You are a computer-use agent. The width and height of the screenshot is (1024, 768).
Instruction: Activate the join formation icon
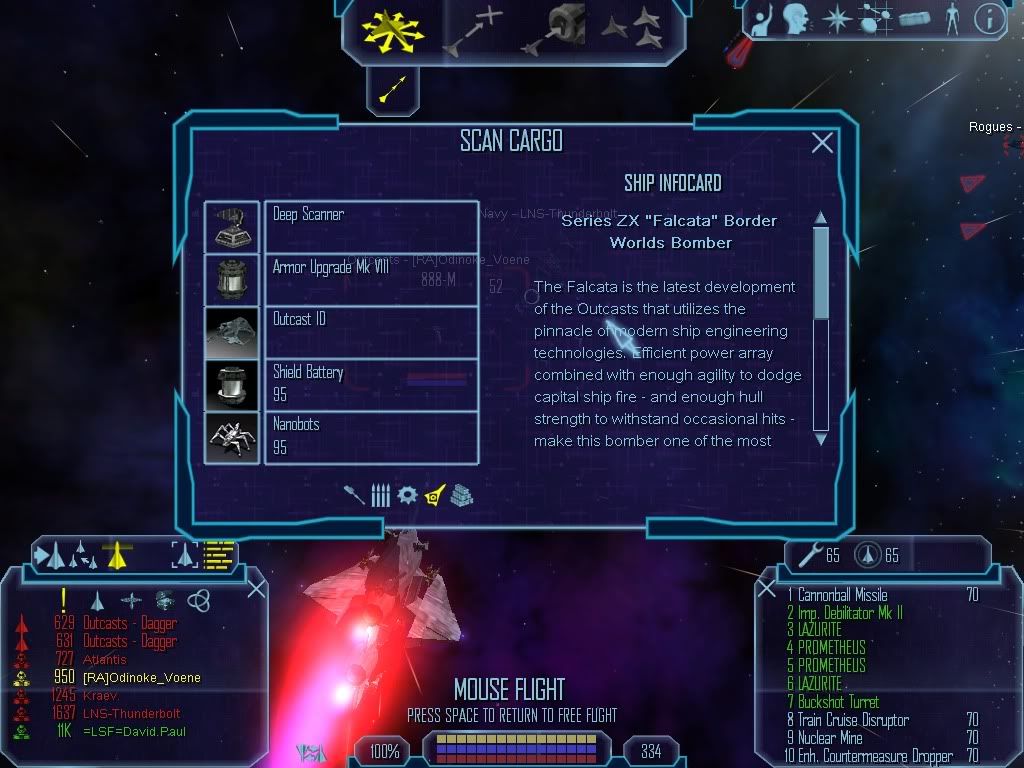point(632,28)
